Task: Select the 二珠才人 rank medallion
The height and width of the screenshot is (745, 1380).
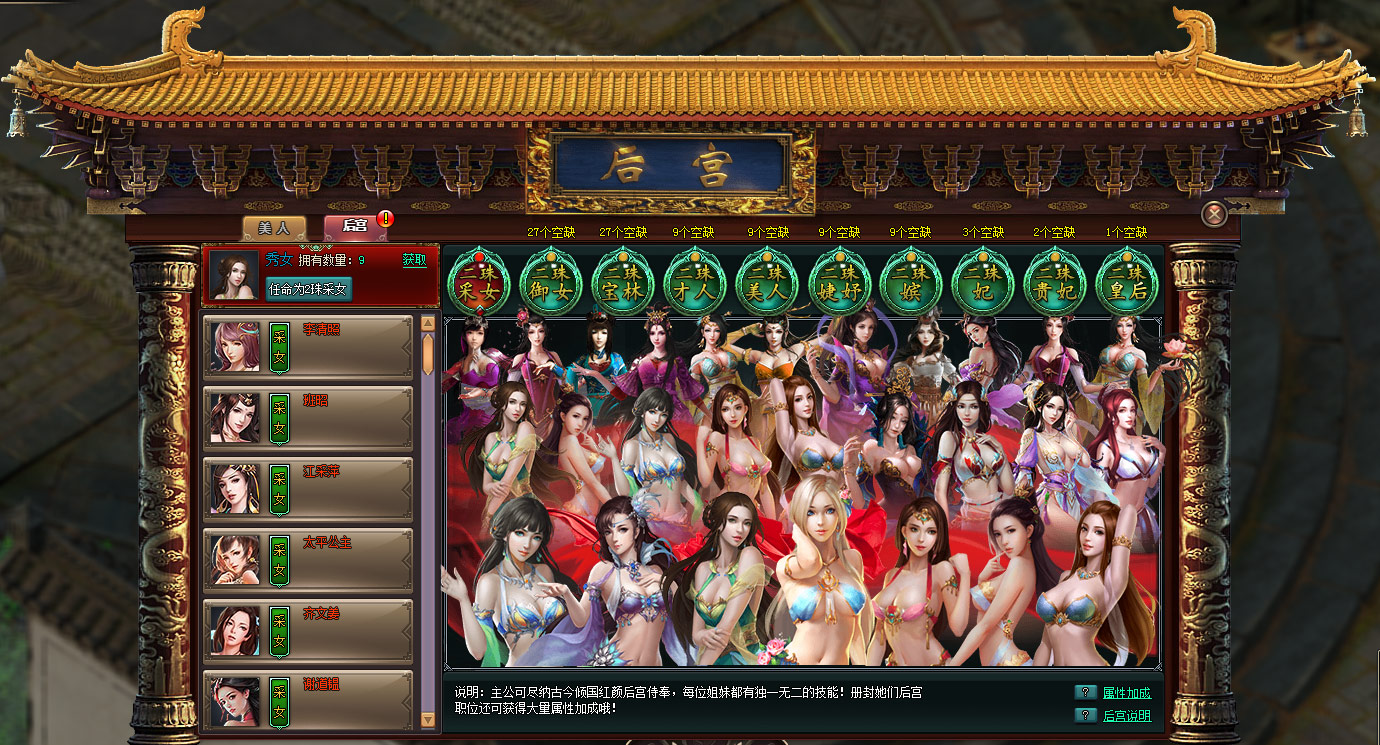Action: coord(694,283)
